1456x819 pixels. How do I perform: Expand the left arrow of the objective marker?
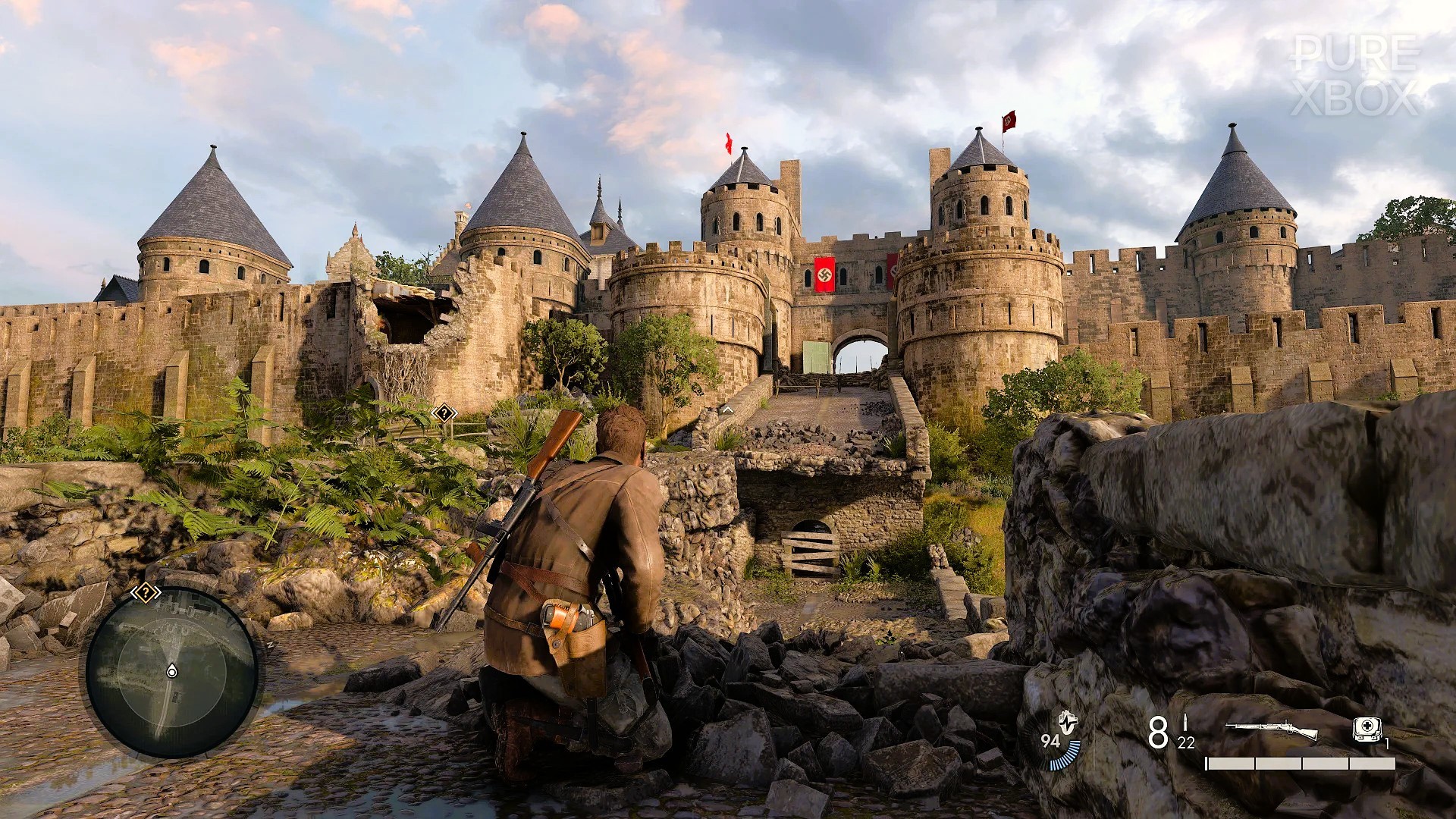(x=134, y=593)
